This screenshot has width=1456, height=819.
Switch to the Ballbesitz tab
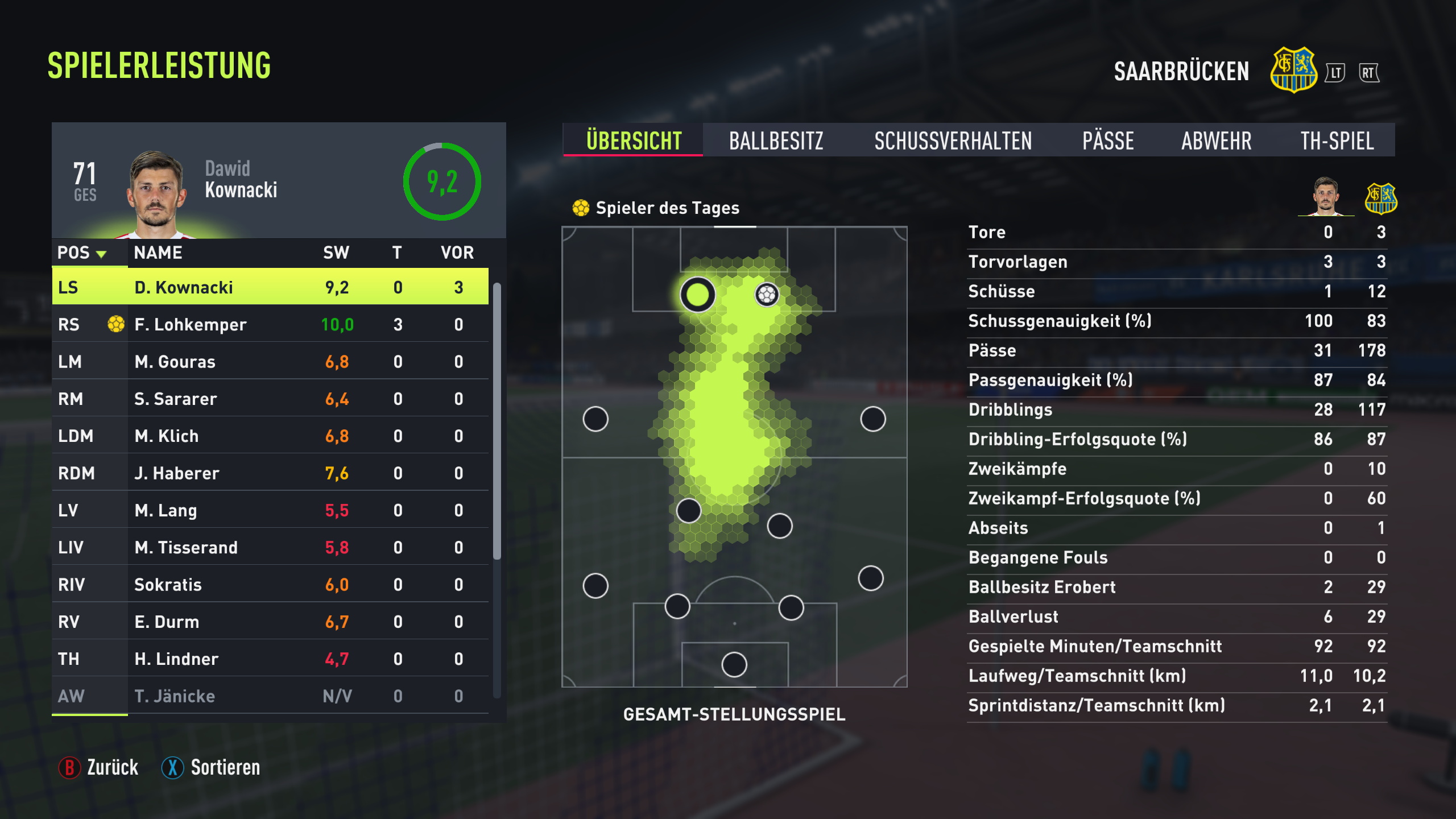click(x=776, y=140)
